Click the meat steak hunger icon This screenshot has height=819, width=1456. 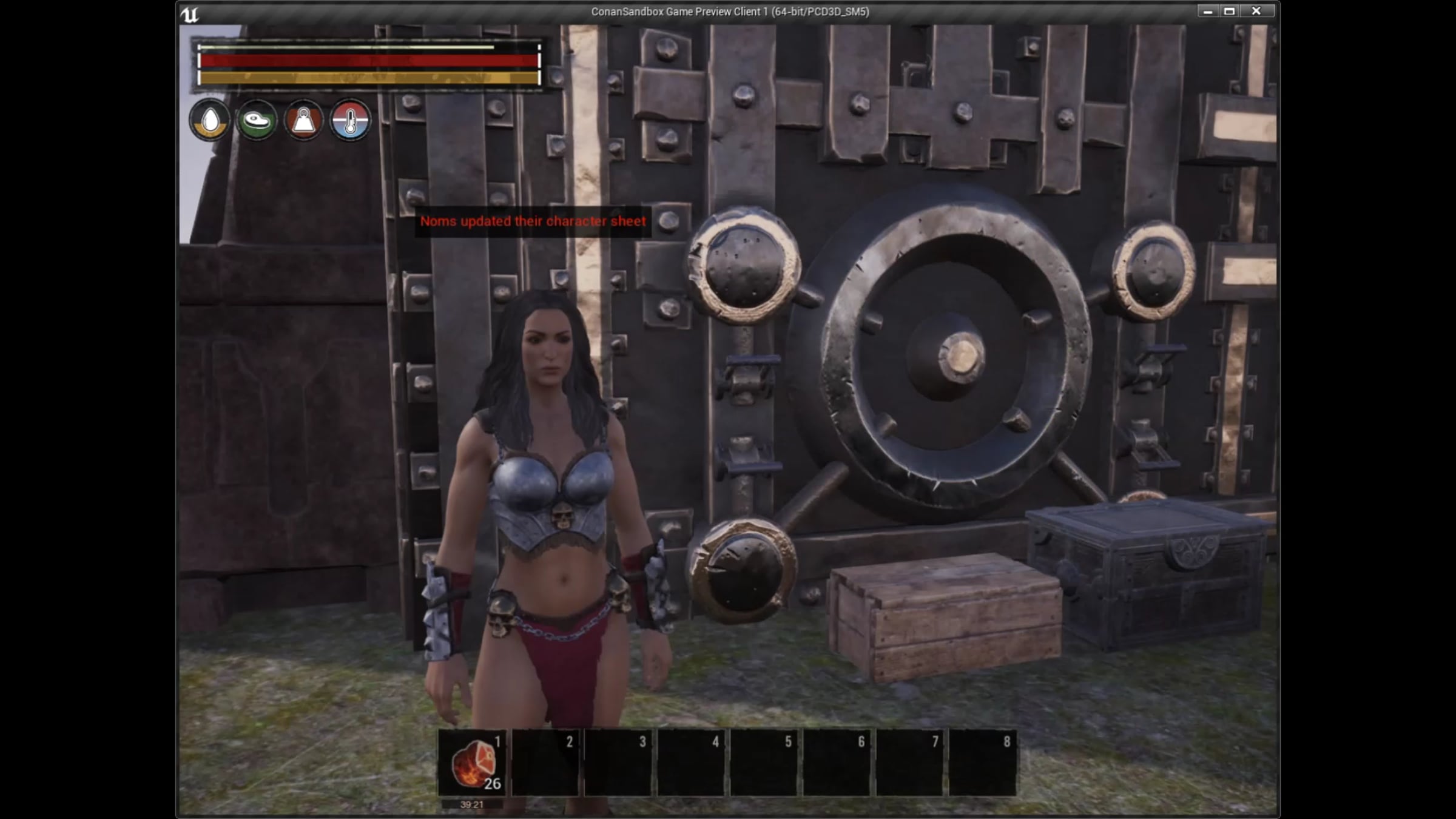[x=257, y=120]
